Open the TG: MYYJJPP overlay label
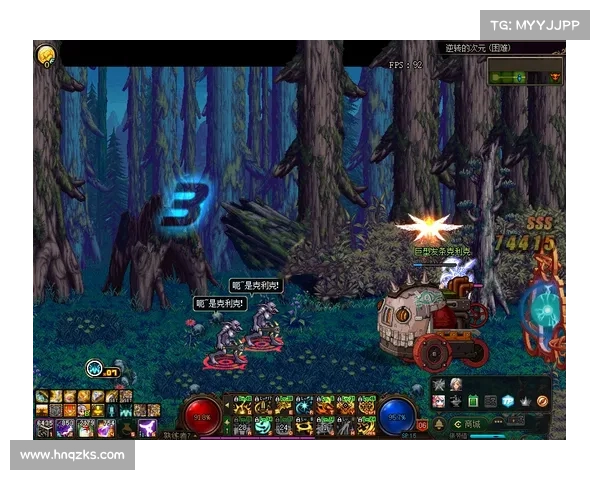Viewport: 600px width, 480px height. click(536, 24)
